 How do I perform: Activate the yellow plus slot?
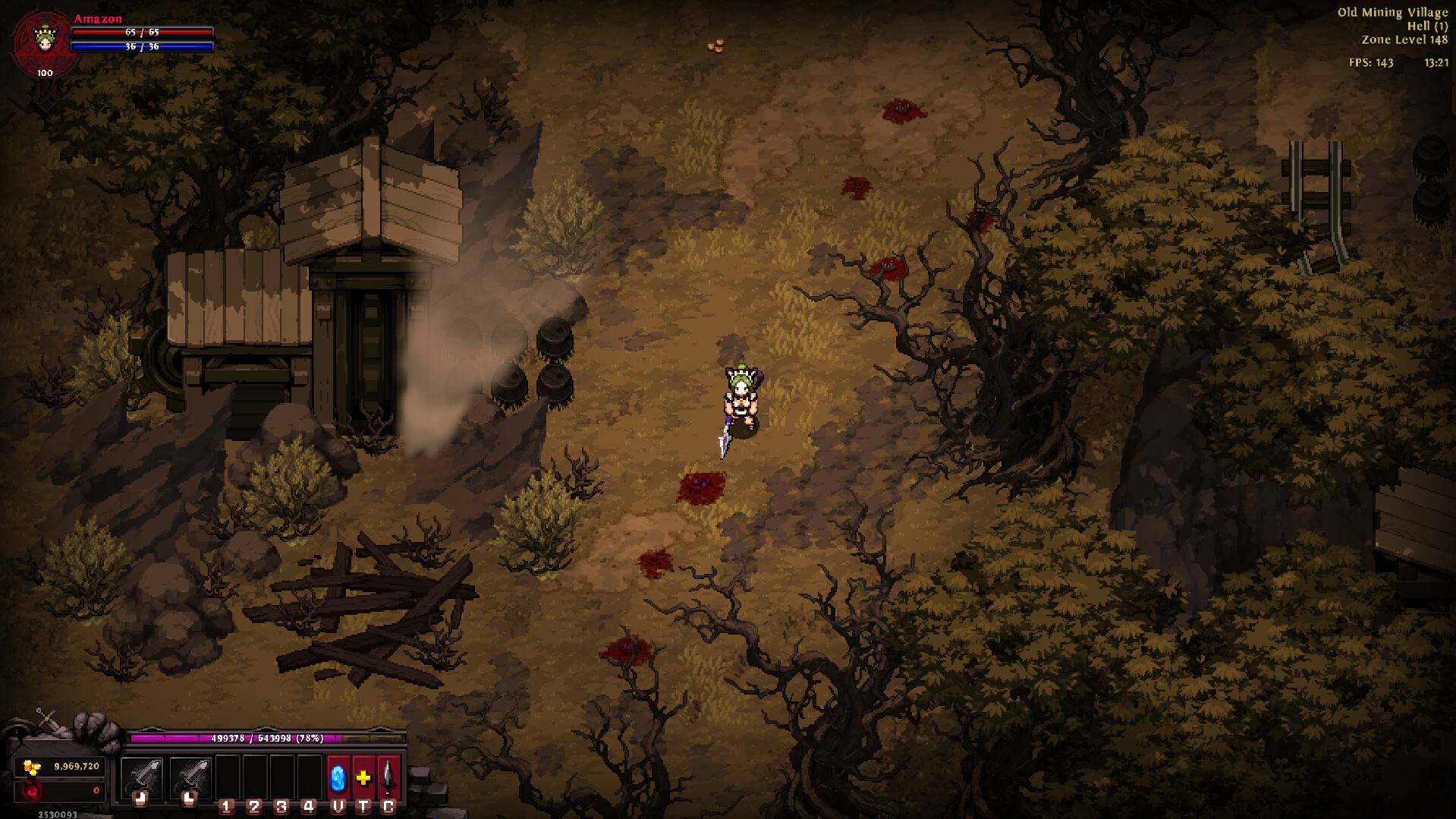[363, 777]
